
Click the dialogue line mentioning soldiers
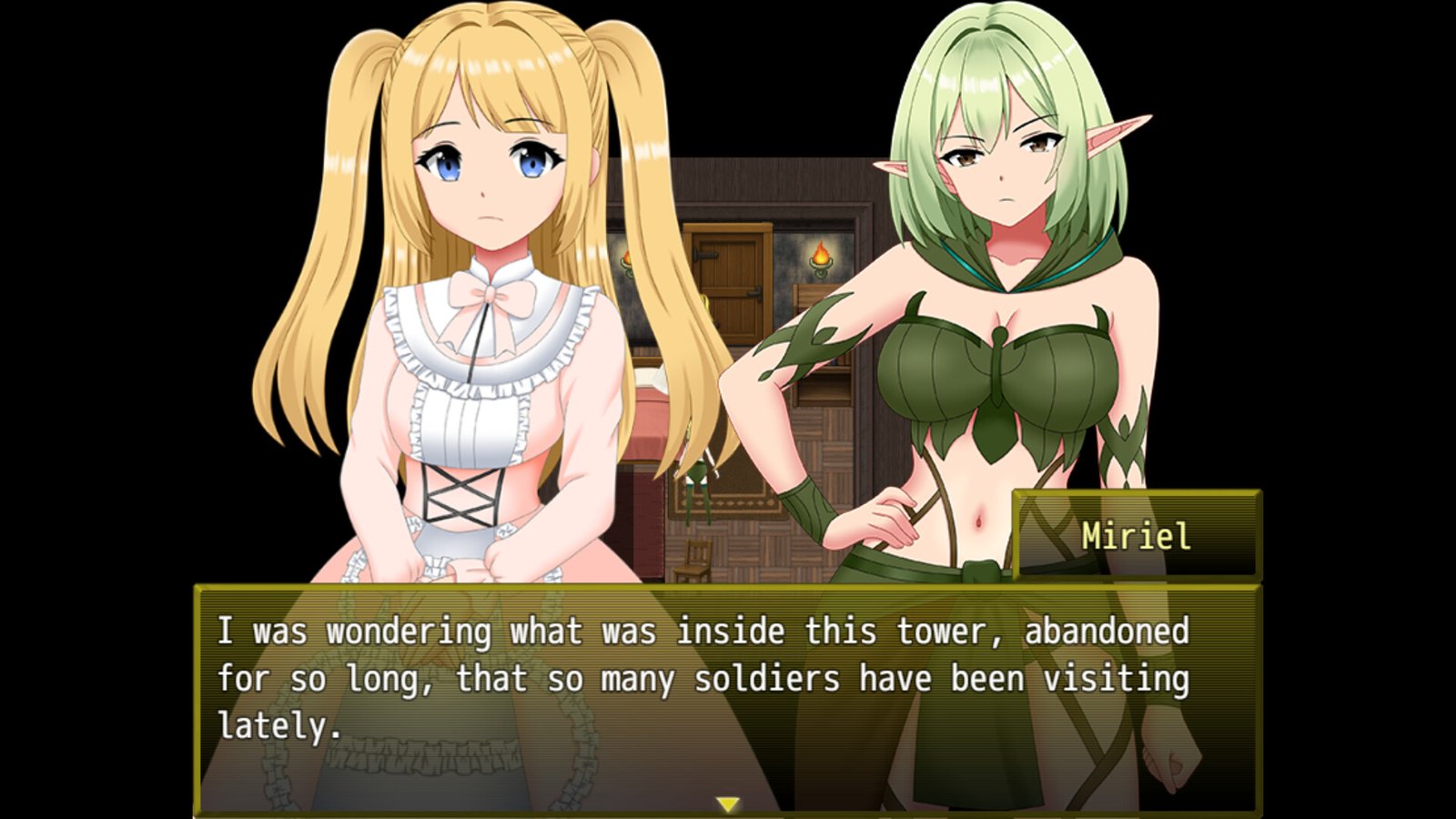pyautogui.click(x=701, y=677)
